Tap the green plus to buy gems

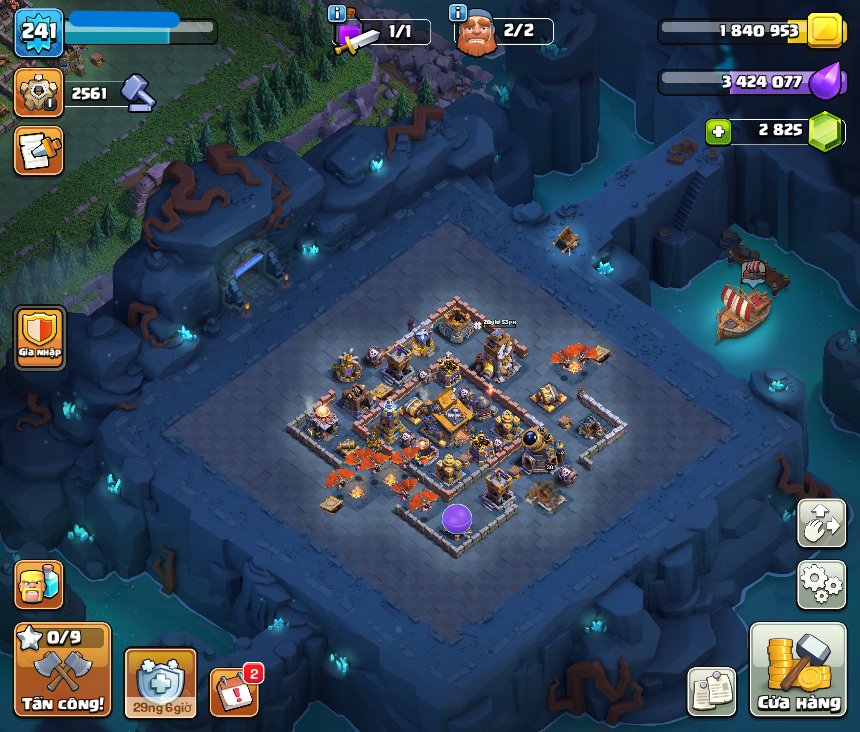pyautogui.click(x=718, y=131)
